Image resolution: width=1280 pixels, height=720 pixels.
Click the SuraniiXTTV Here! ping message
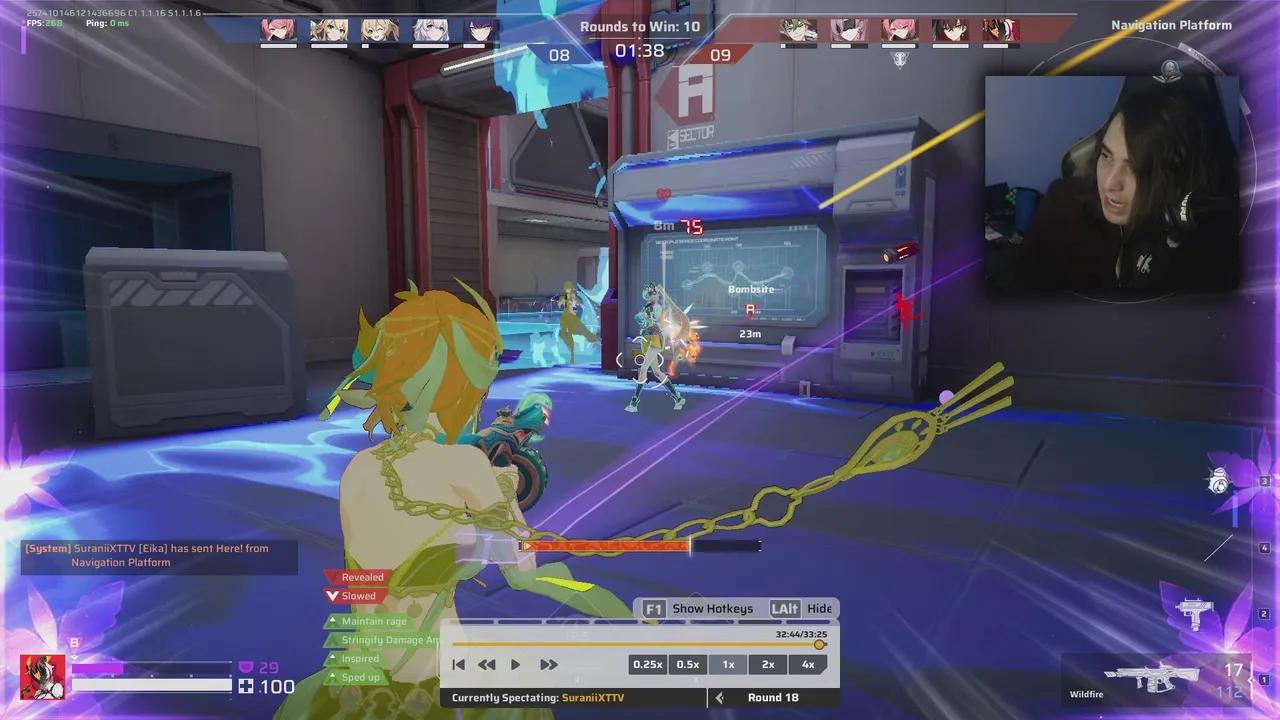point(158,555)
